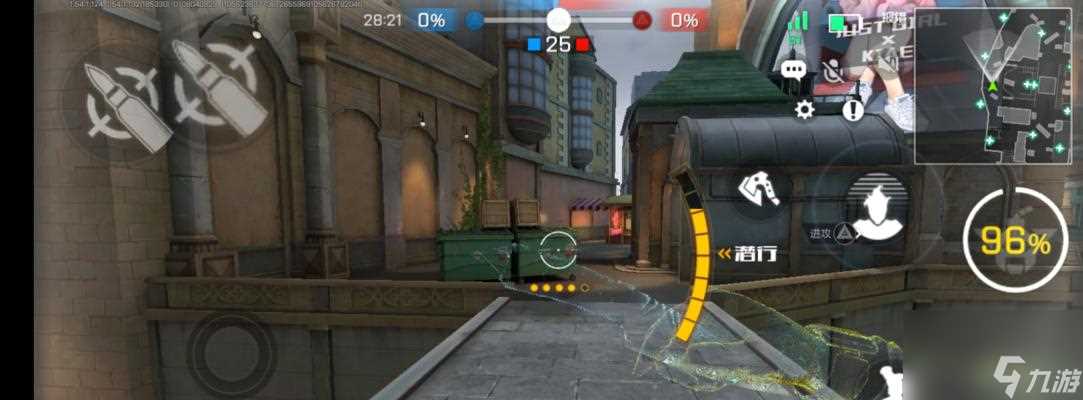This screenshot has height=400, width=1083.
Task: Open the text chat speech bubble
Action: pos(794,69)
